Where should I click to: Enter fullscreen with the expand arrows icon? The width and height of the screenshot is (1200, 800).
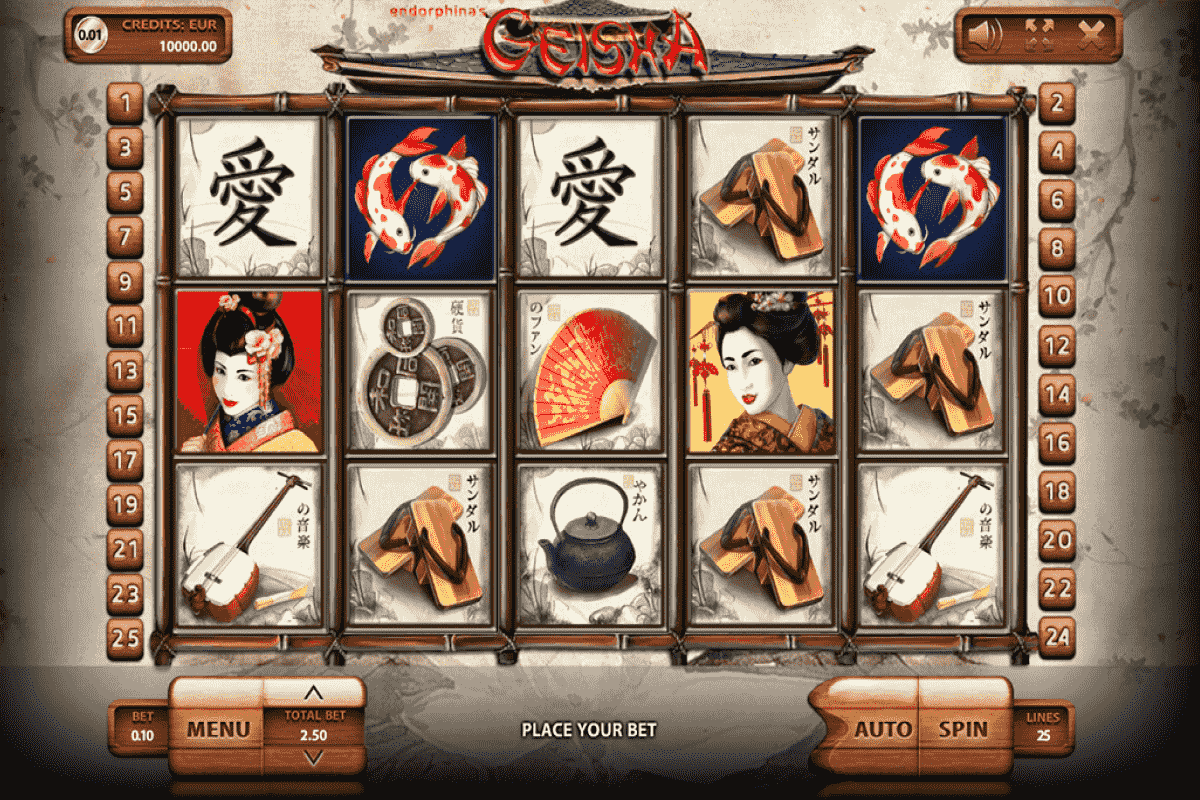tap(1040, 36)
